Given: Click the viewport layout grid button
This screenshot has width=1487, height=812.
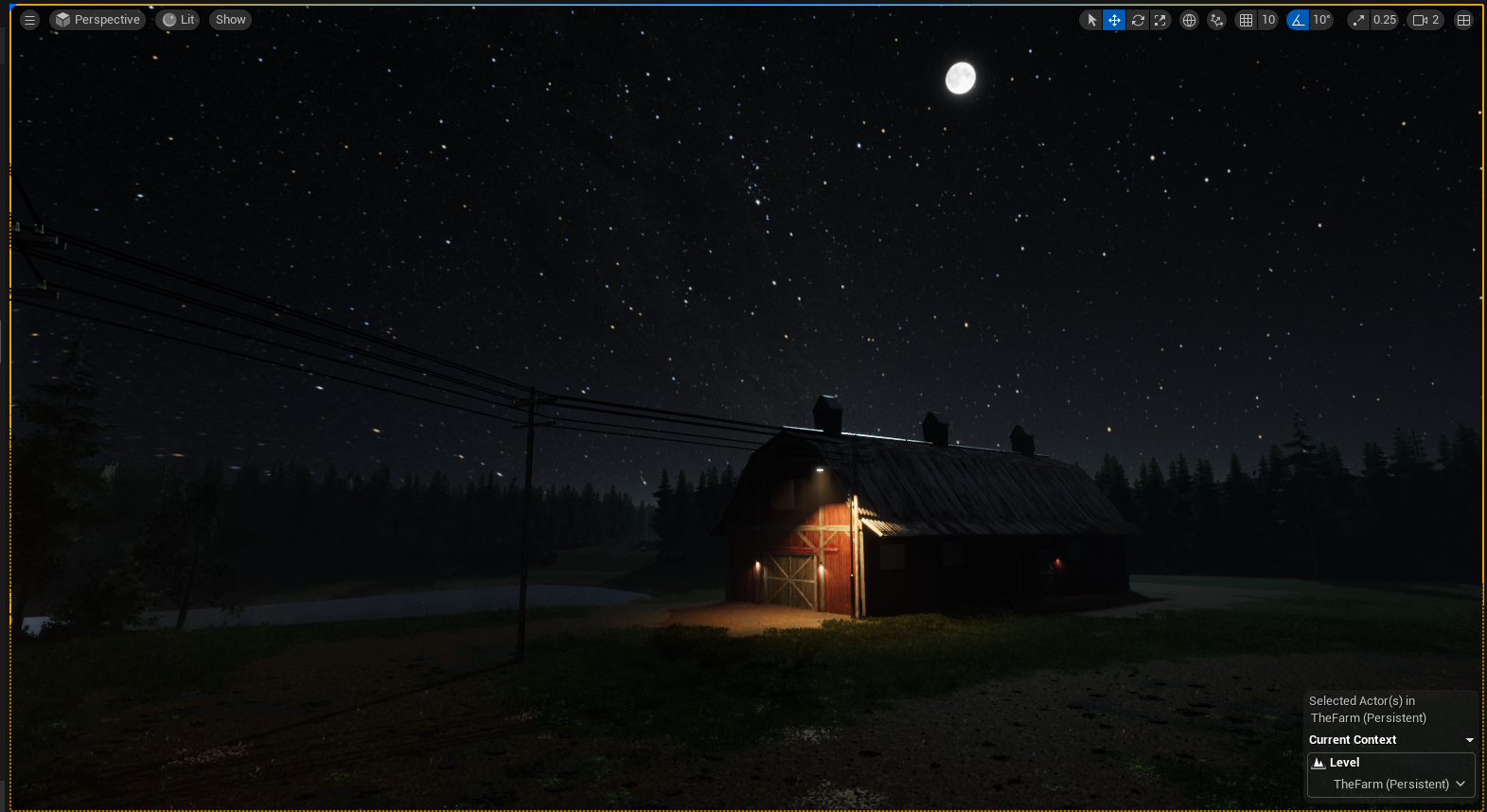Looking at the screenshot, I should [1463, 20].
